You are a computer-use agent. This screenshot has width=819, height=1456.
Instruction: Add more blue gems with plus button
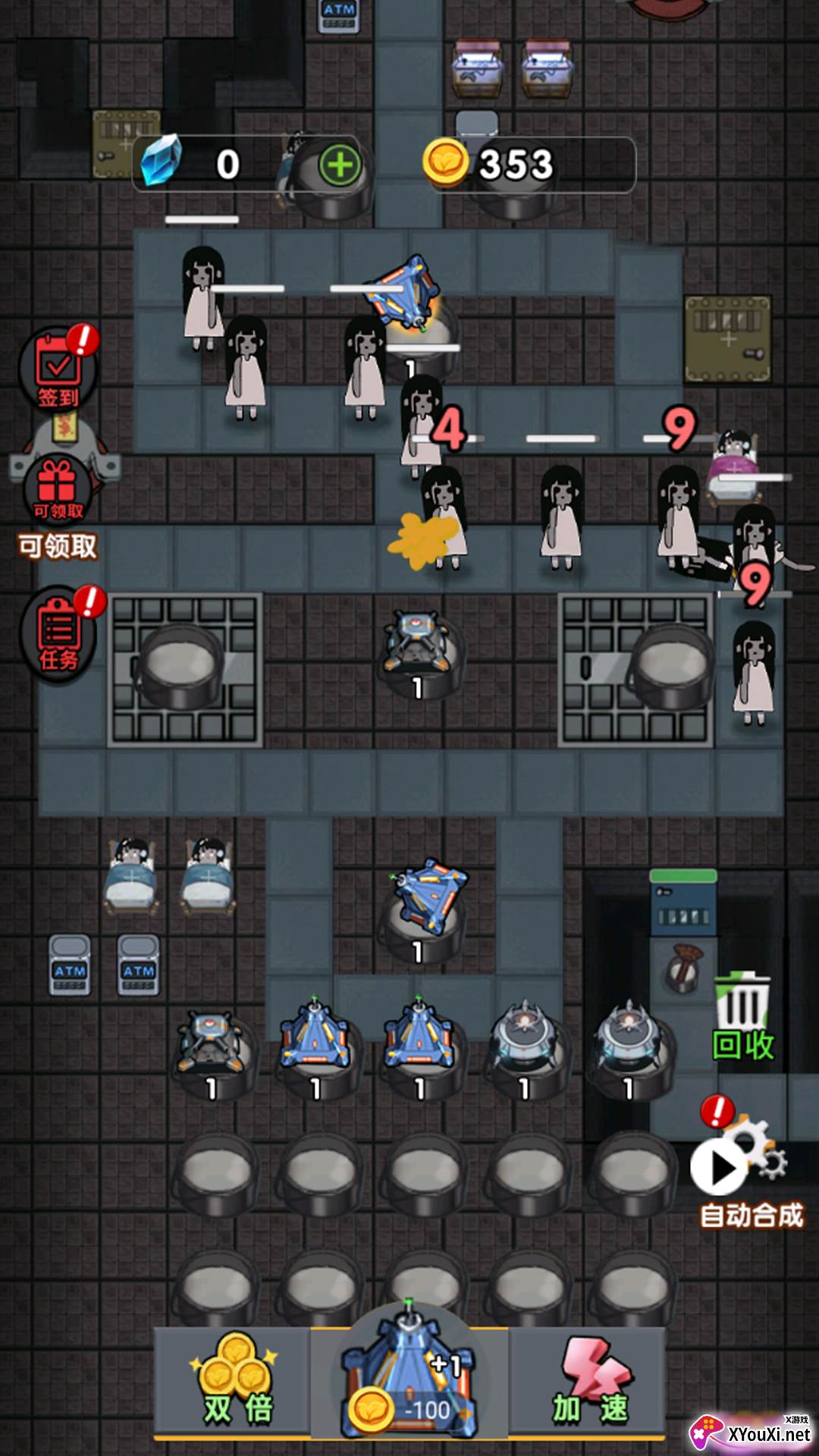[340, 165]
